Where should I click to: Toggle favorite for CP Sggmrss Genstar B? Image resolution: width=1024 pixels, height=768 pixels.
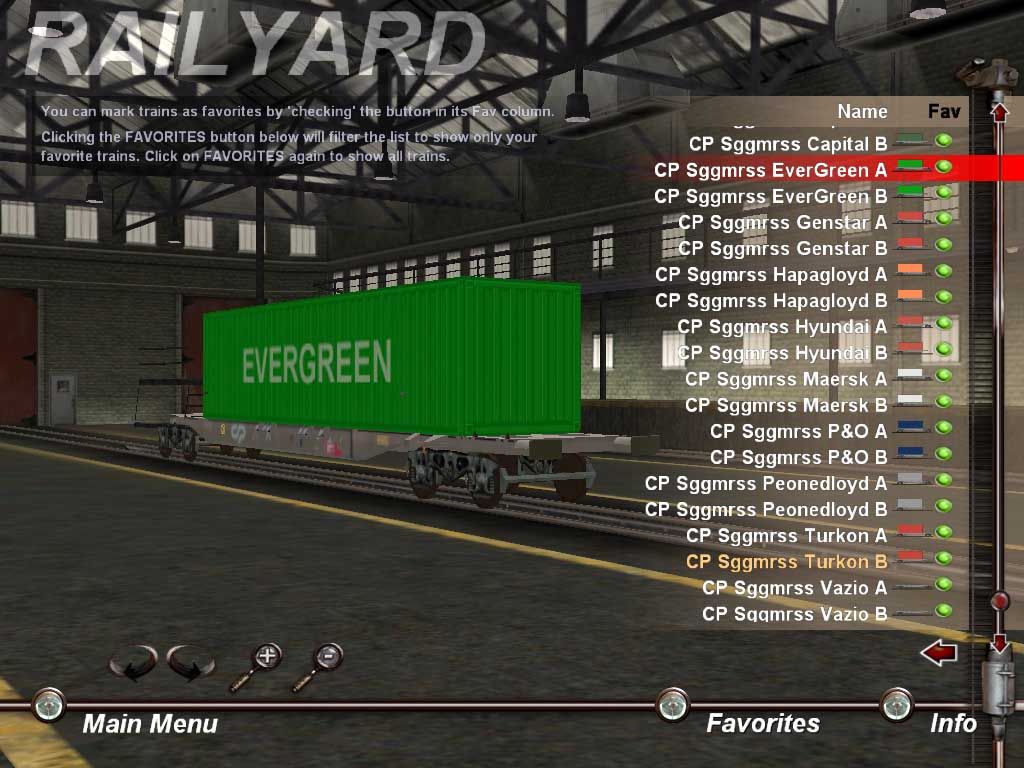coord(943,245)
